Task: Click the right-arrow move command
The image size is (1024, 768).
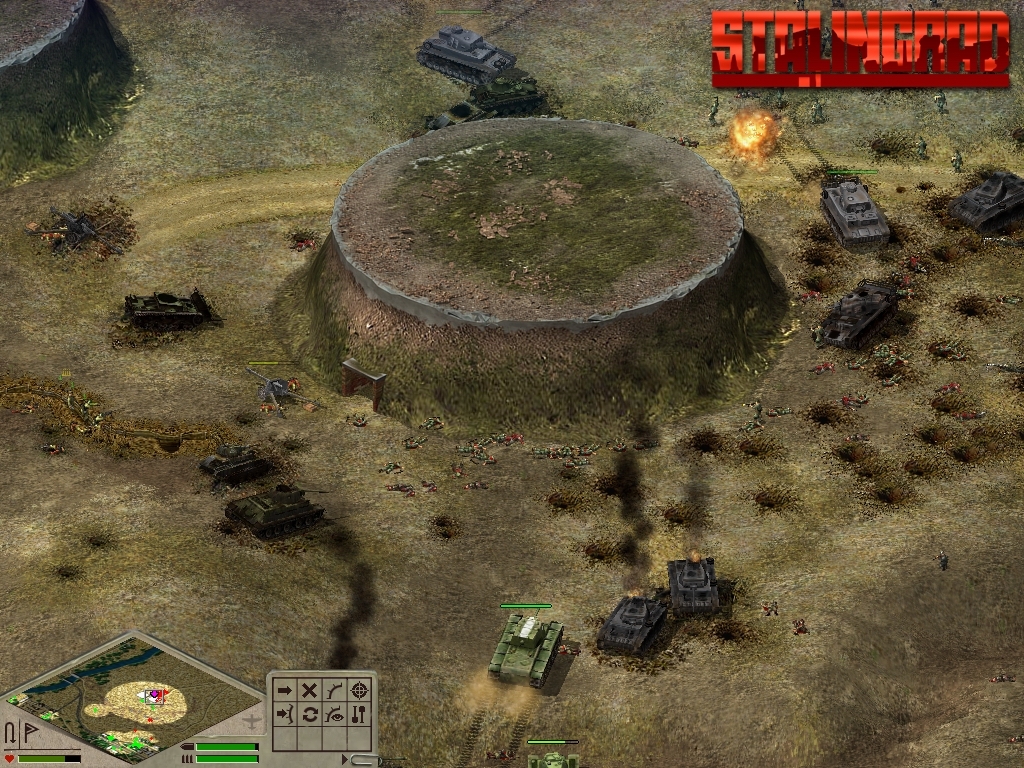Action: tap(285, 690)
